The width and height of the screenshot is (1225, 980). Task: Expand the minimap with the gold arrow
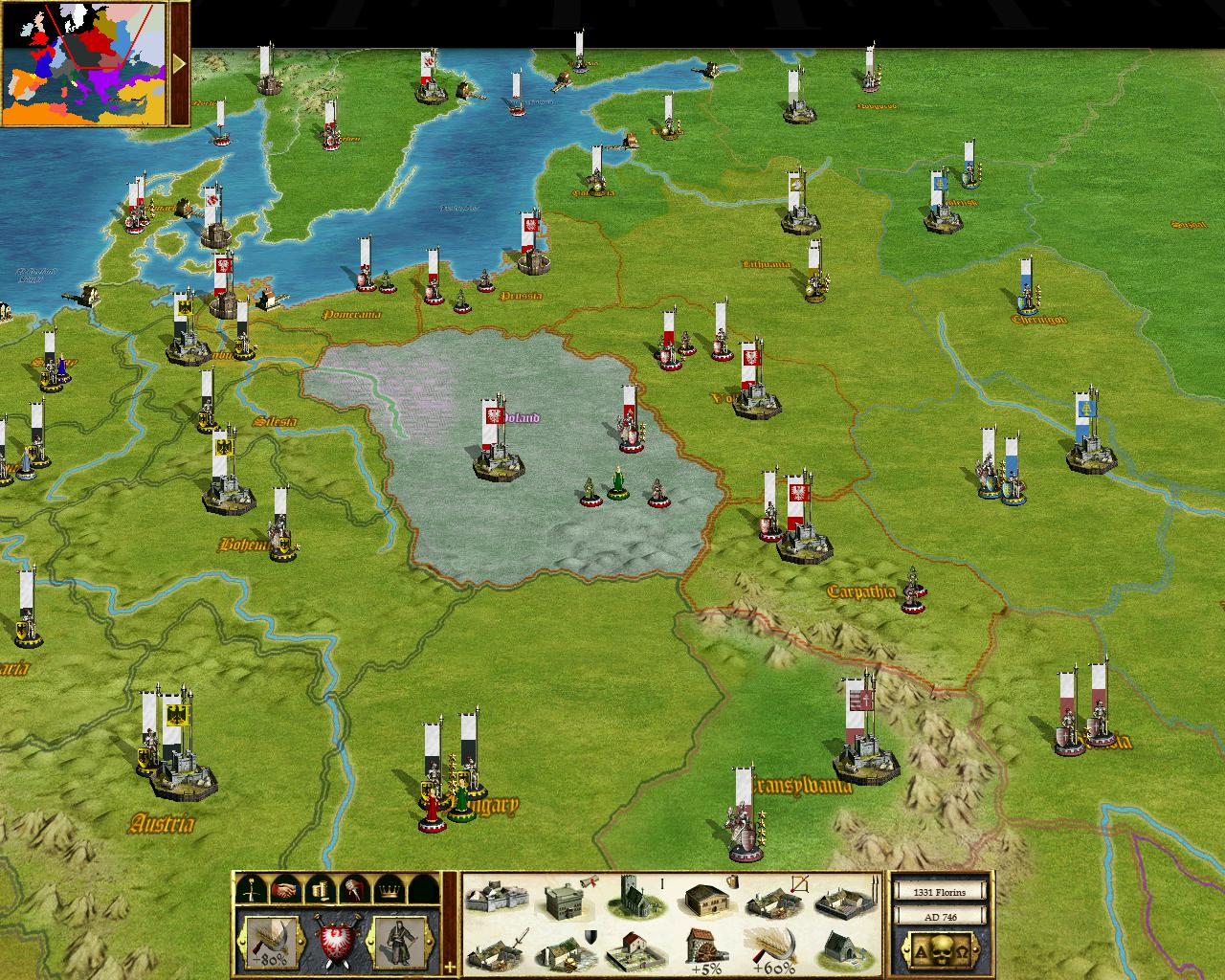click(179, 63)
